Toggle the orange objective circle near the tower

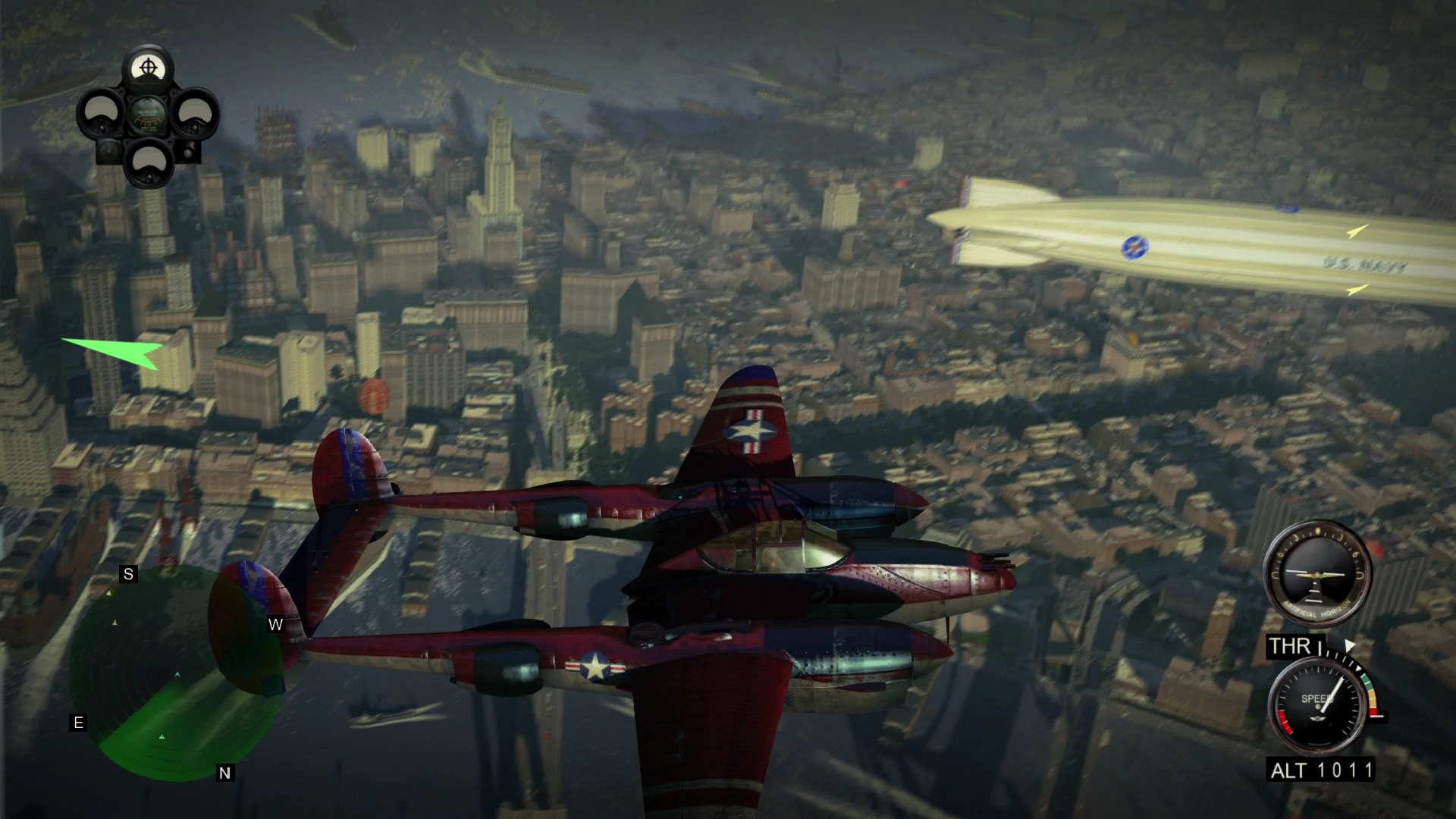[375, 394]
